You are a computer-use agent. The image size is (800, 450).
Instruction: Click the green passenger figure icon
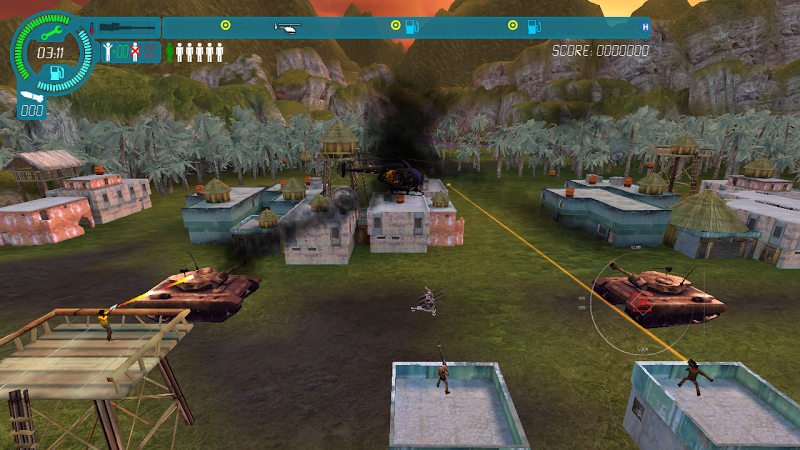click(170, 52)
